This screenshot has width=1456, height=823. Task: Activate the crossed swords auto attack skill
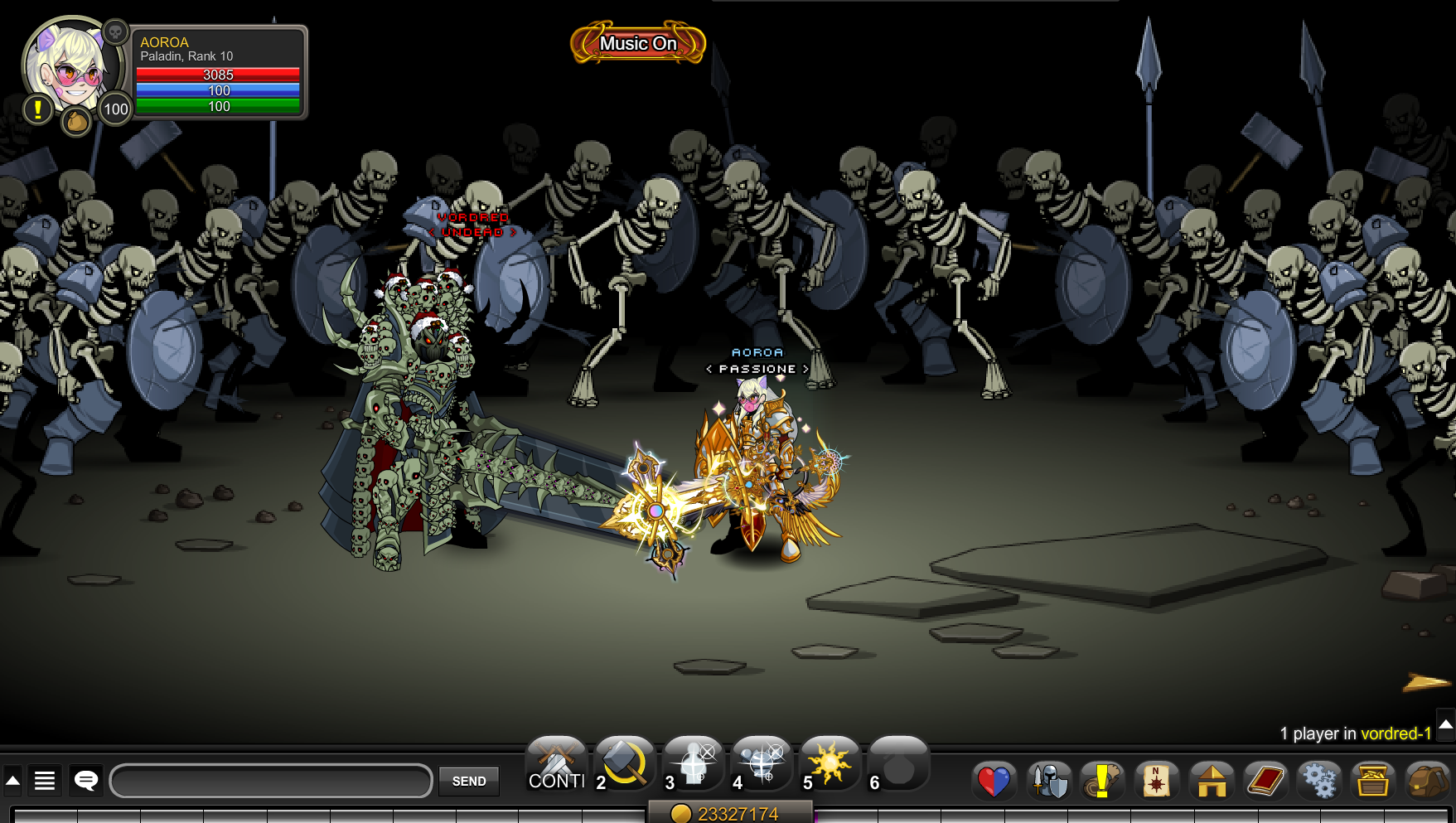coord(557,764)
